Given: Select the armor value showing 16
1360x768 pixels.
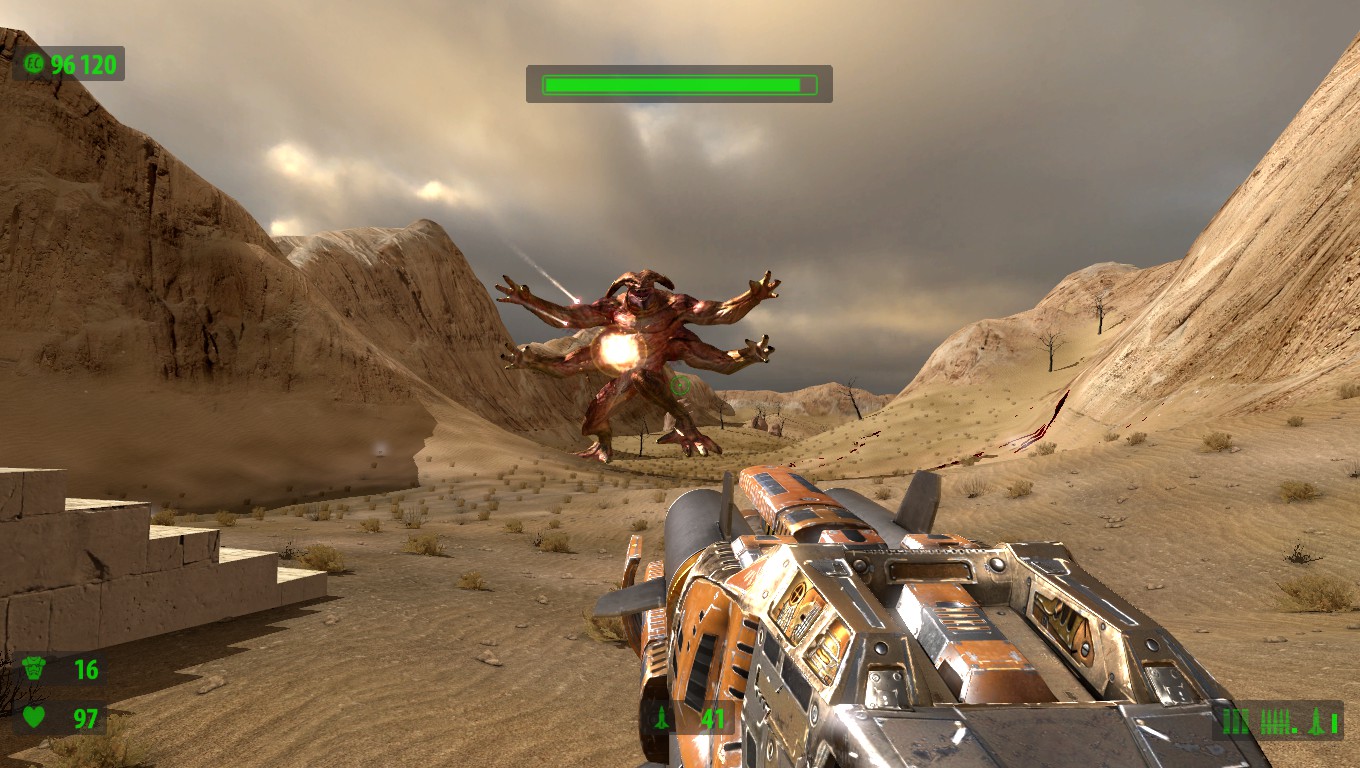Looking at the screenshot, I should 85,668.
